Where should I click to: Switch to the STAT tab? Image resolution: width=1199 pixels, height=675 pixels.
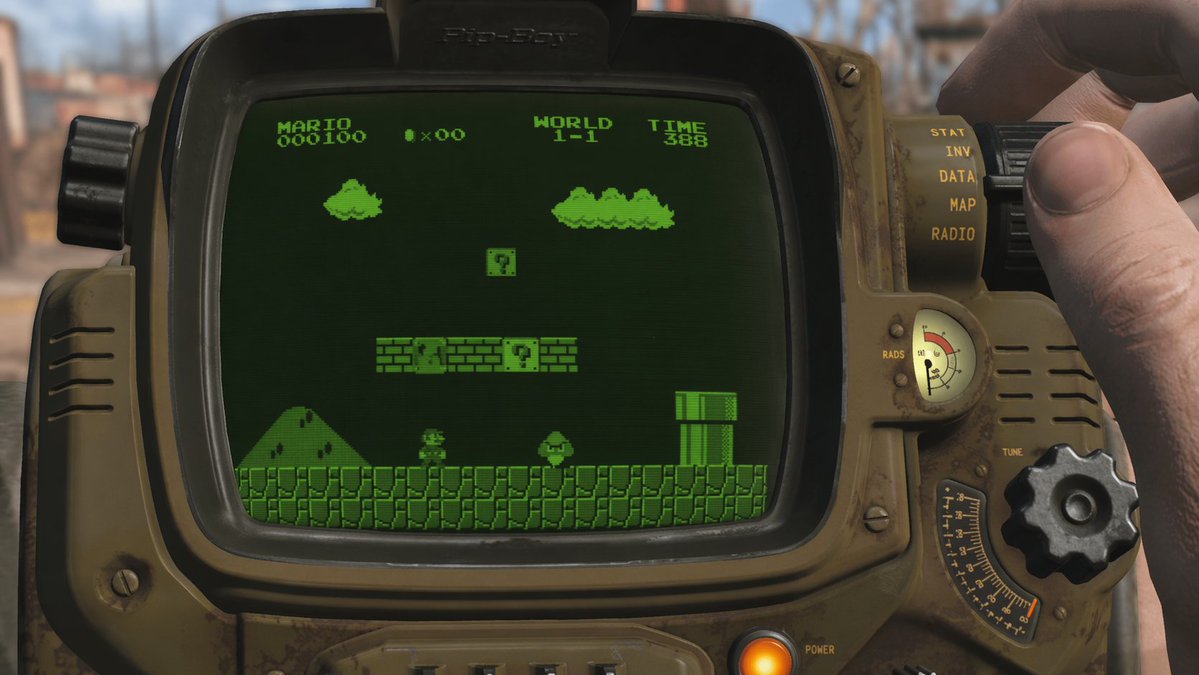pos(946,132)
